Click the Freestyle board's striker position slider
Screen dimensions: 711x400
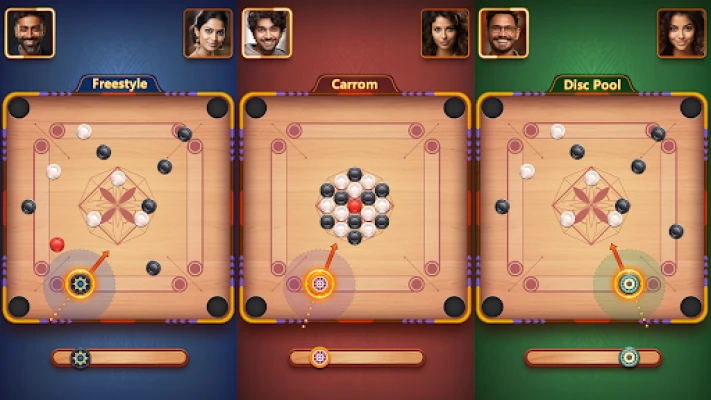tap(119, 357)
